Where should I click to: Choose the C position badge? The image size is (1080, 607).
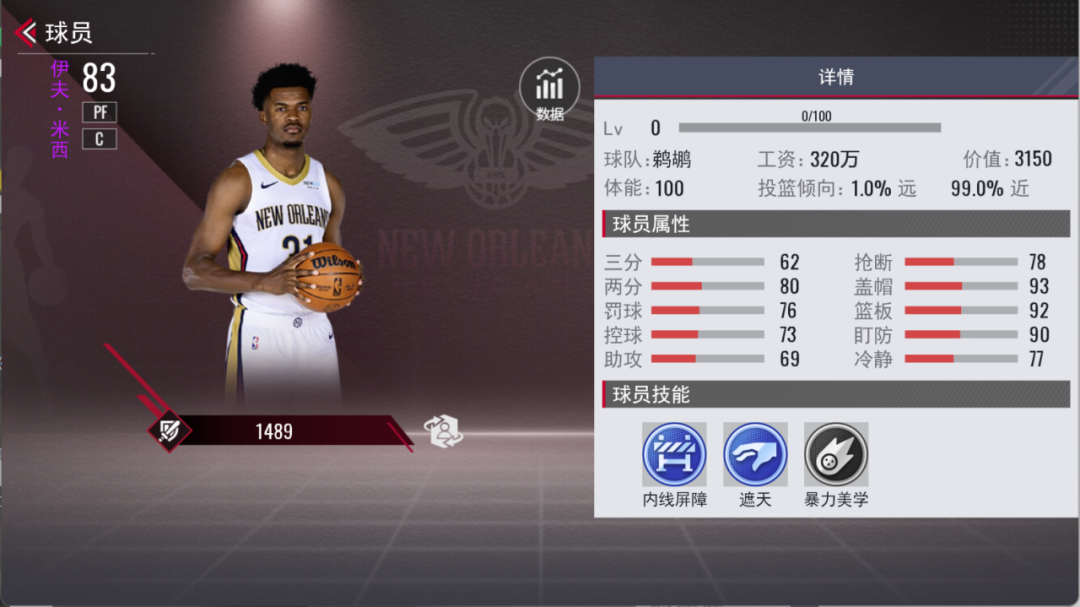[99, 139]
